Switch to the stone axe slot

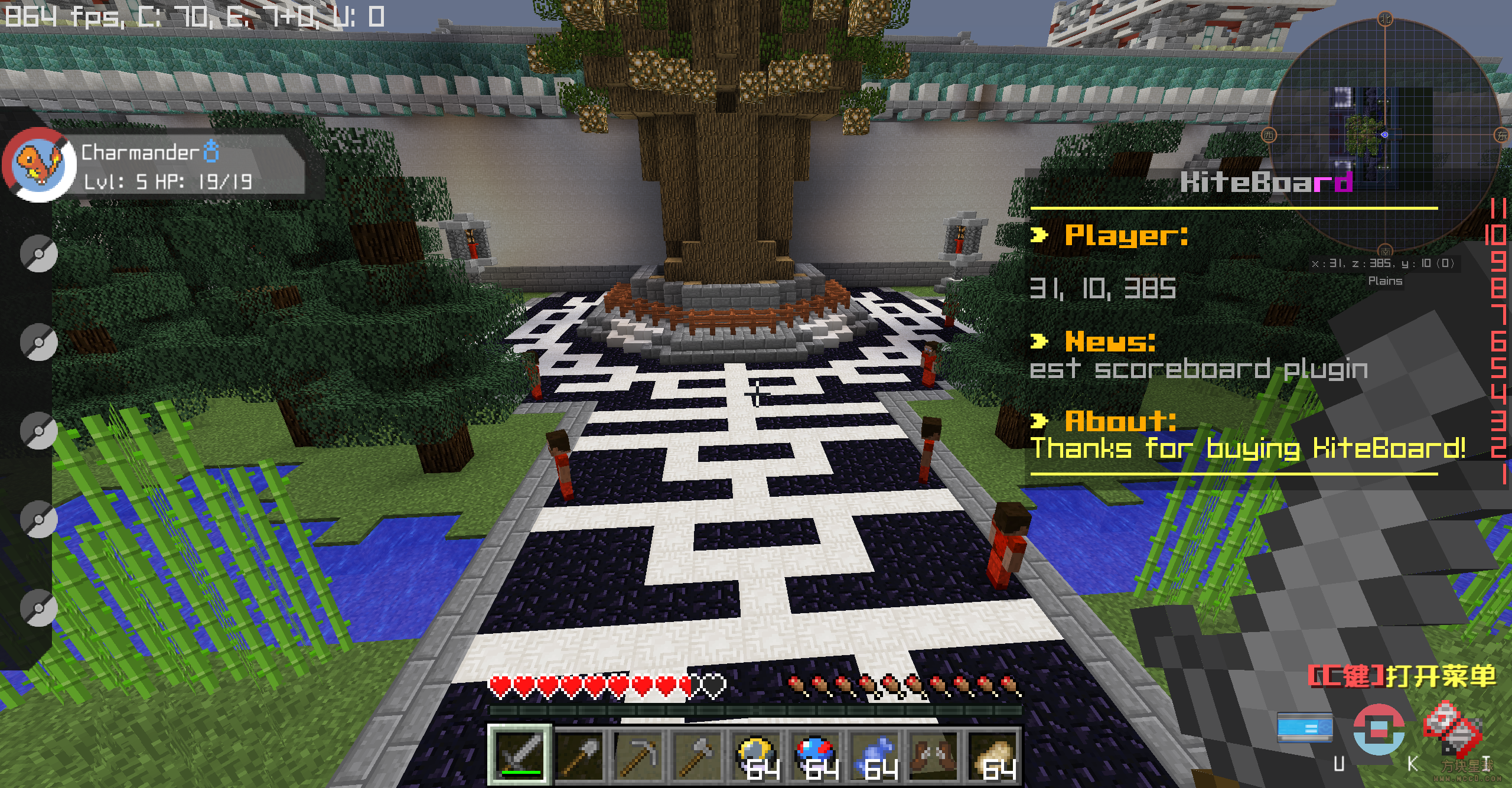pyautogui.click(x=698, y=756)
